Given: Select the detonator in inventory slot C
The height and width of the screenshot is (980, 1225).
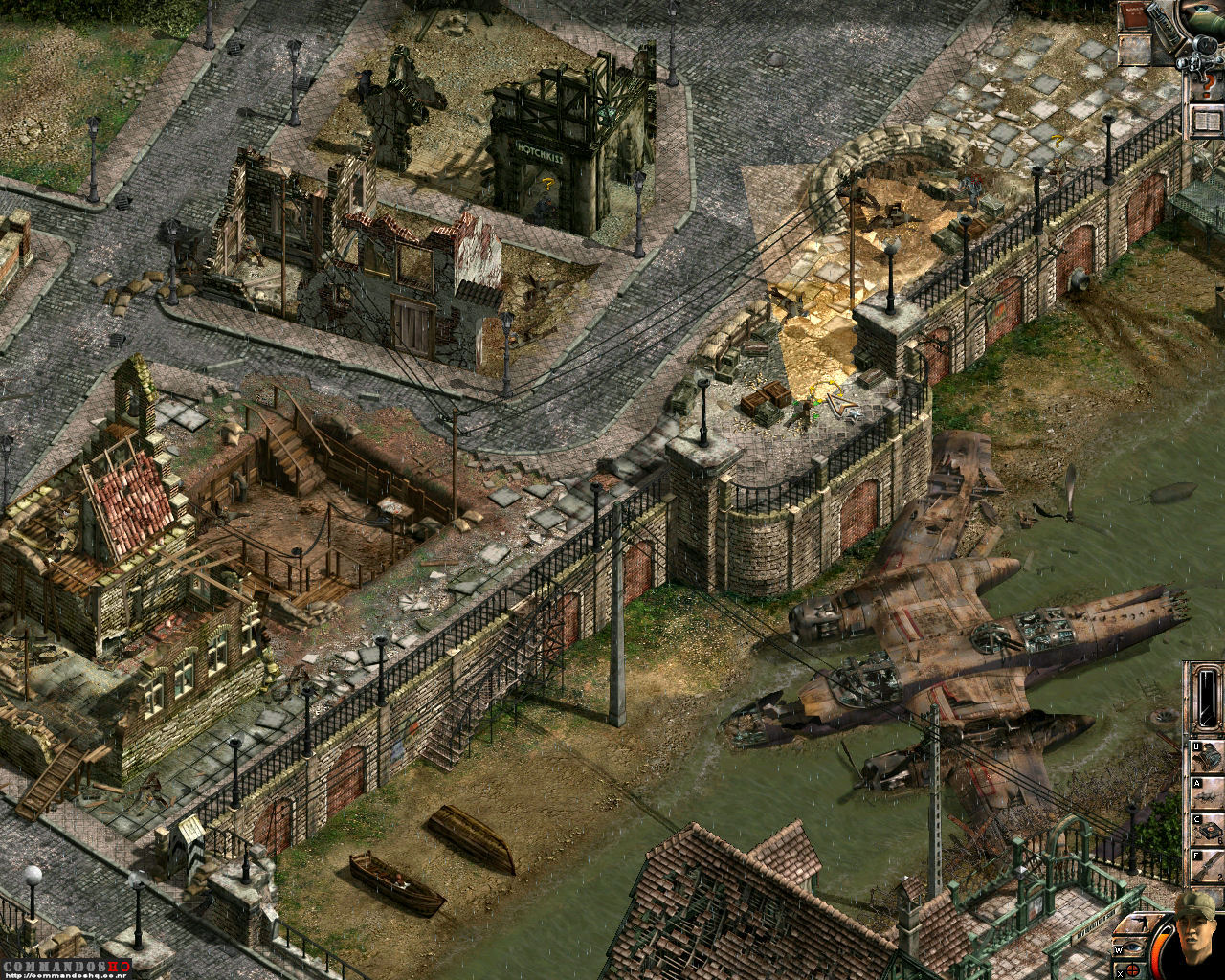Looking at the screenshot, I should pos(1208,828).
